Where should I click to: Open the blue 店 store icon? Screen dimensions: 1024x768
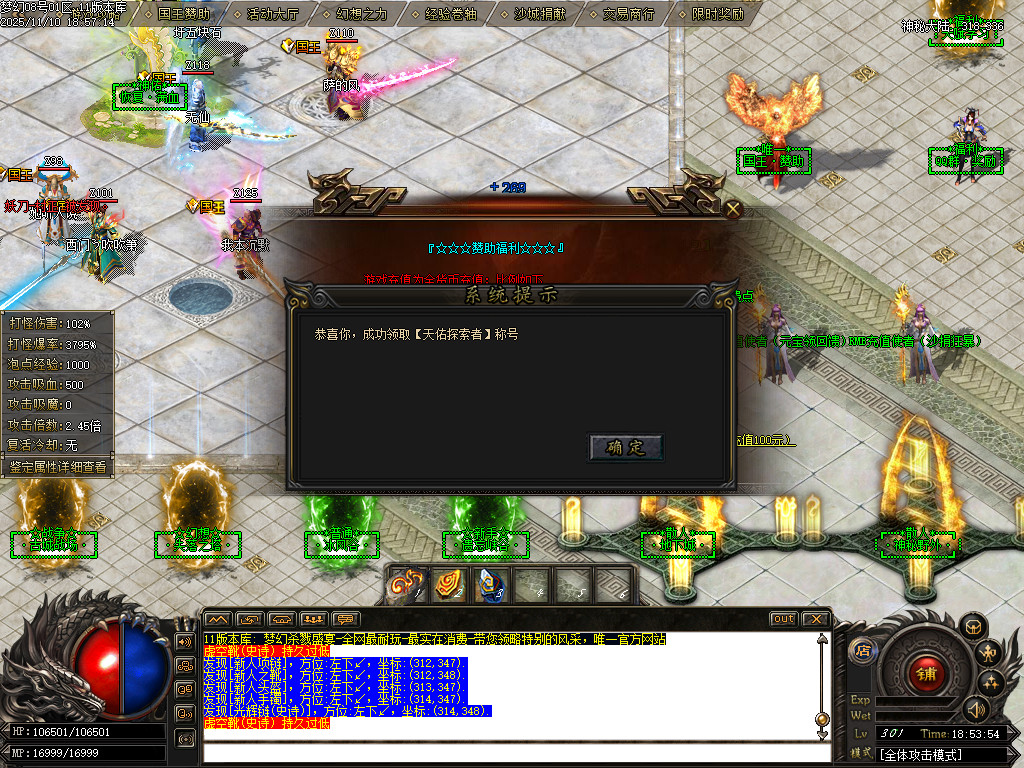pyautogui.click(x=861, y=651)
